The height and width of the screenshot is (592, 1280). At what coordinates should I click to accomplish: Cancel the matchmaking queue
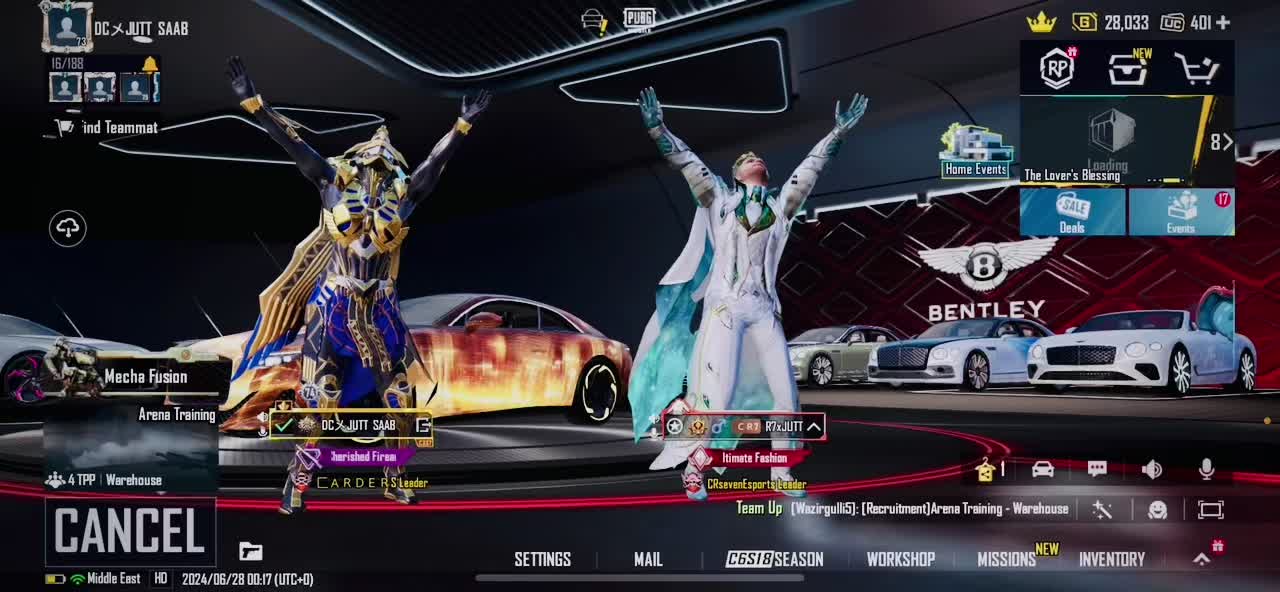click(130, 531)
